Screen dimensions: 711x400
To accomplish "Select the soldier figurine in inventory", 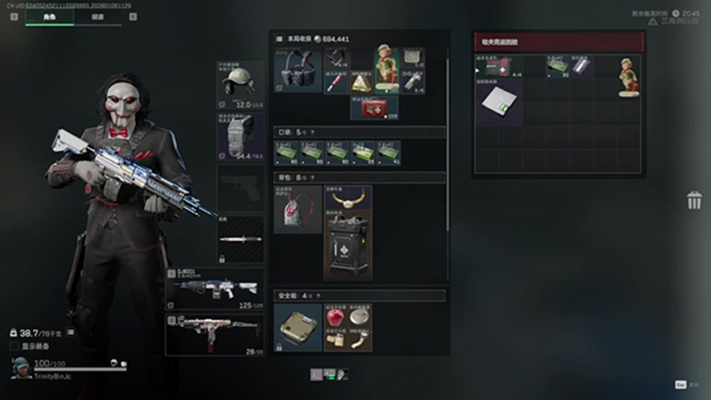I will click(x=386, y=69).
